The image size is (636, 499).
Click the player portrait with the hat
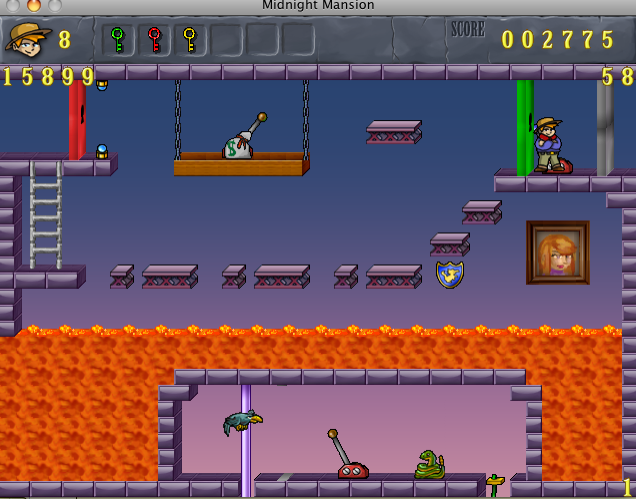[x=27, y=40]
